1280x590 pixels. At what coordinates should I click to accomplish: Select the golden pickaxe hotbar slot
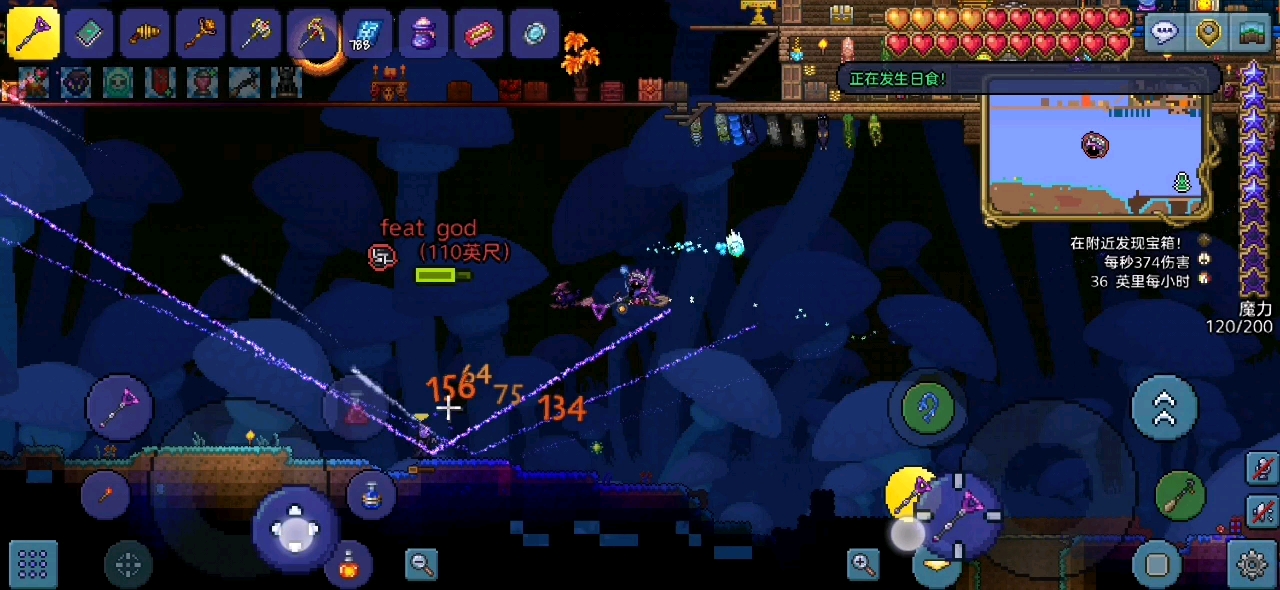pyautogui.click(x=313, y=34)
